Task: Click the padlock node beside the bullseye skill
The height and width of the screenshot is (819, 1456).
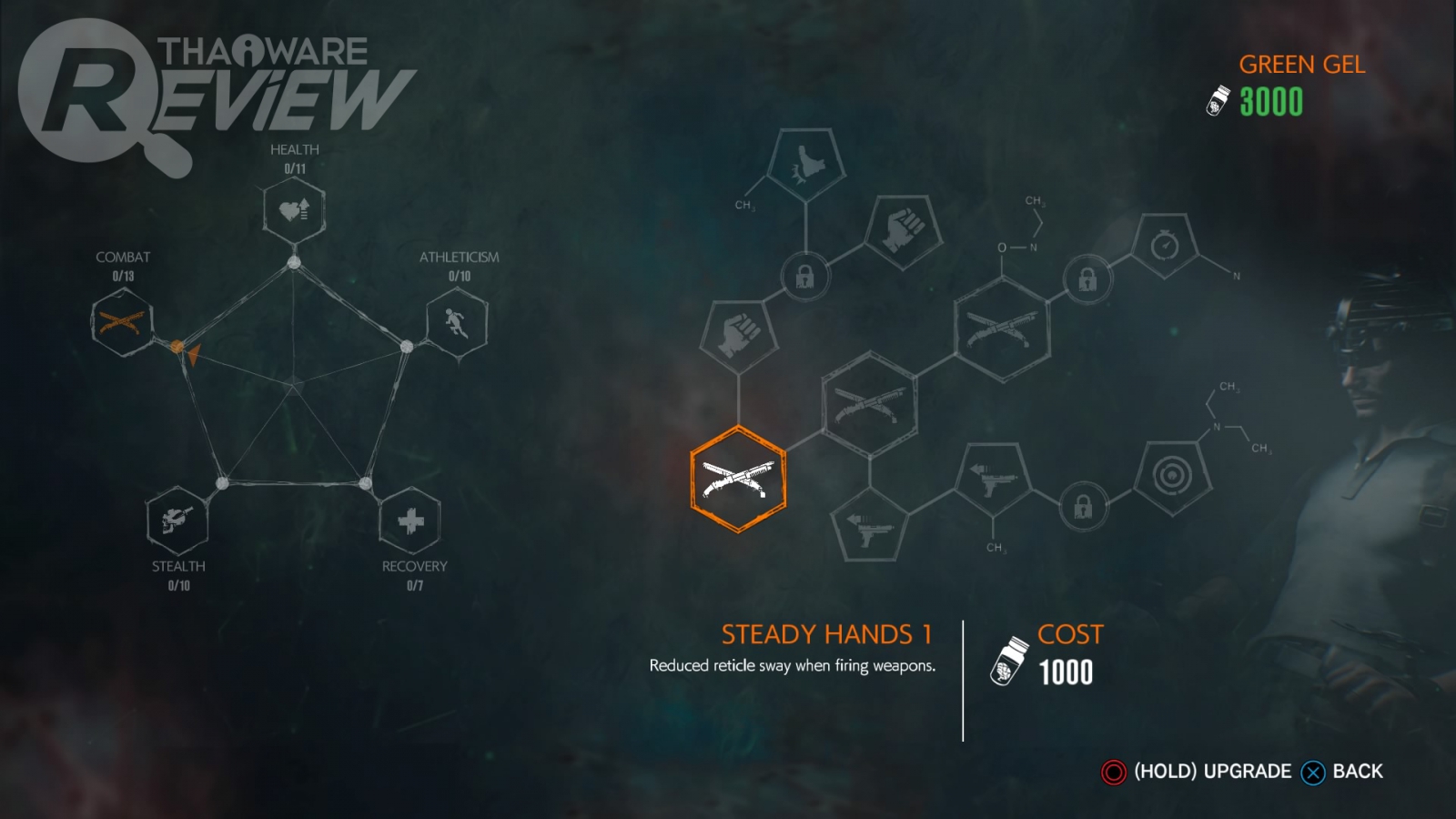Action: (x=1083, y=505)
